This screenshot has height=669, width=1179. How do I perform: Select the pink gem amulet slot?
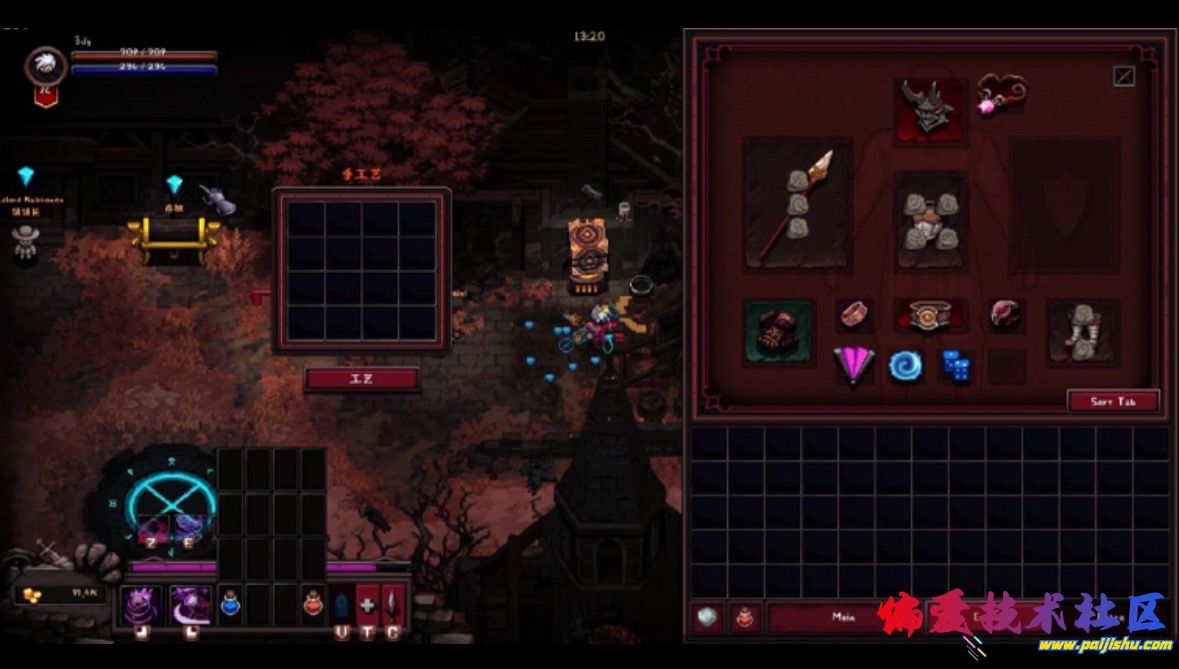999,94
